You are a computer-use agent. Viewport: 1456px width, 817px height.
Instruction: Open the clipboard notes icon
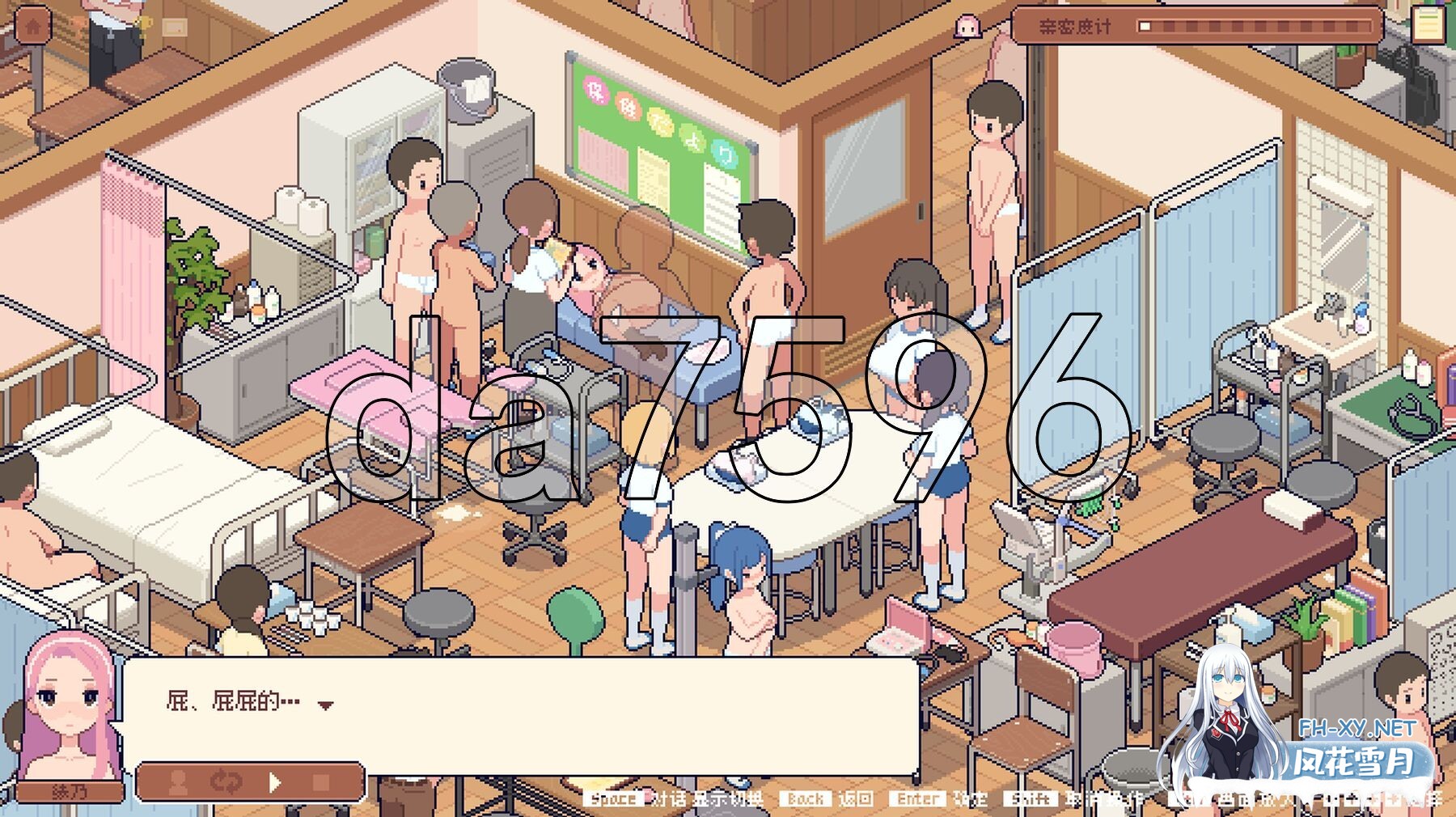tap(1427, 24)
